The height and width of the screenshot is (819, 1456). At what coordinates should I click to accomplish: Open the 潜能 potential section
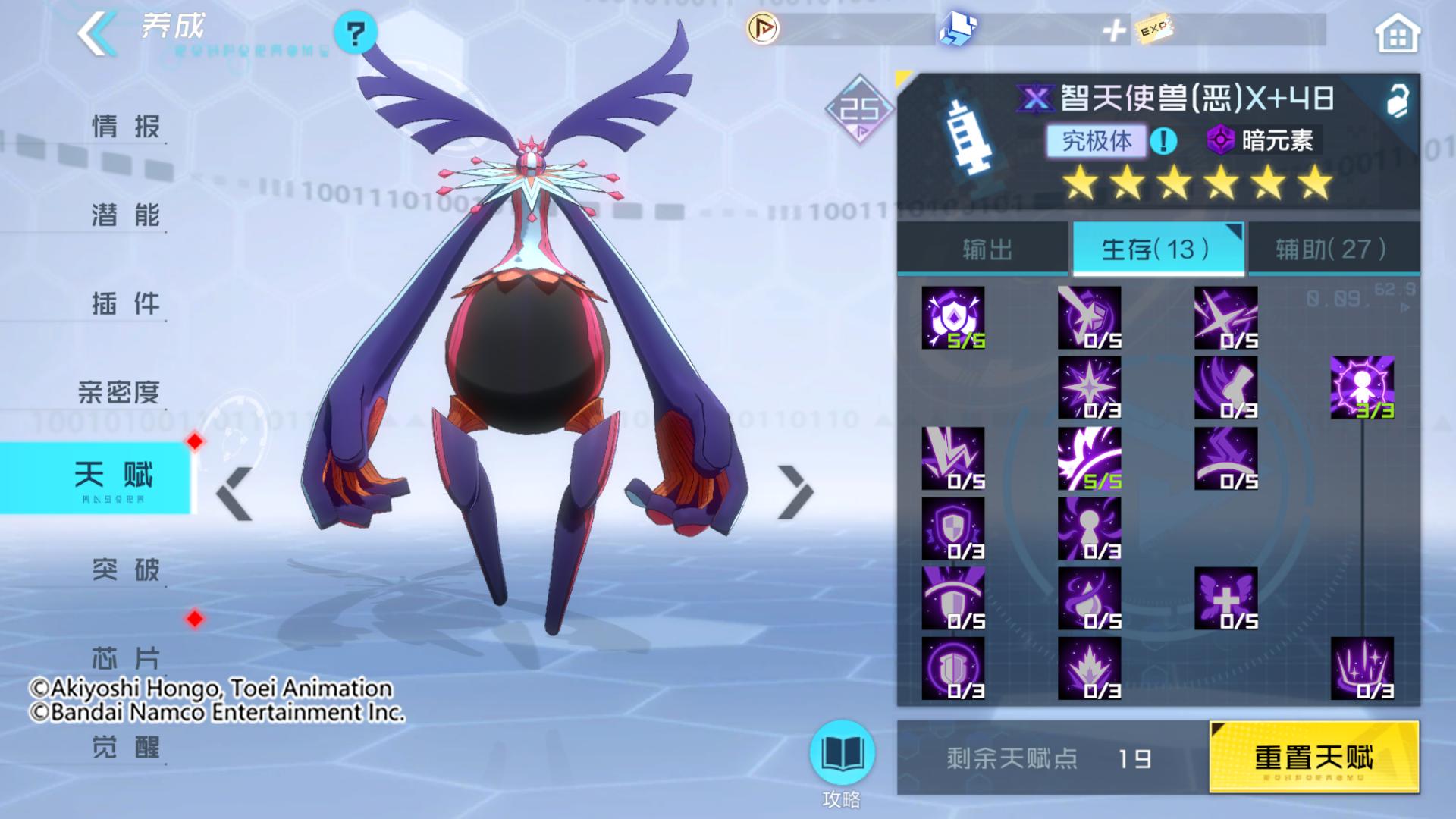(x=125, y=215)
